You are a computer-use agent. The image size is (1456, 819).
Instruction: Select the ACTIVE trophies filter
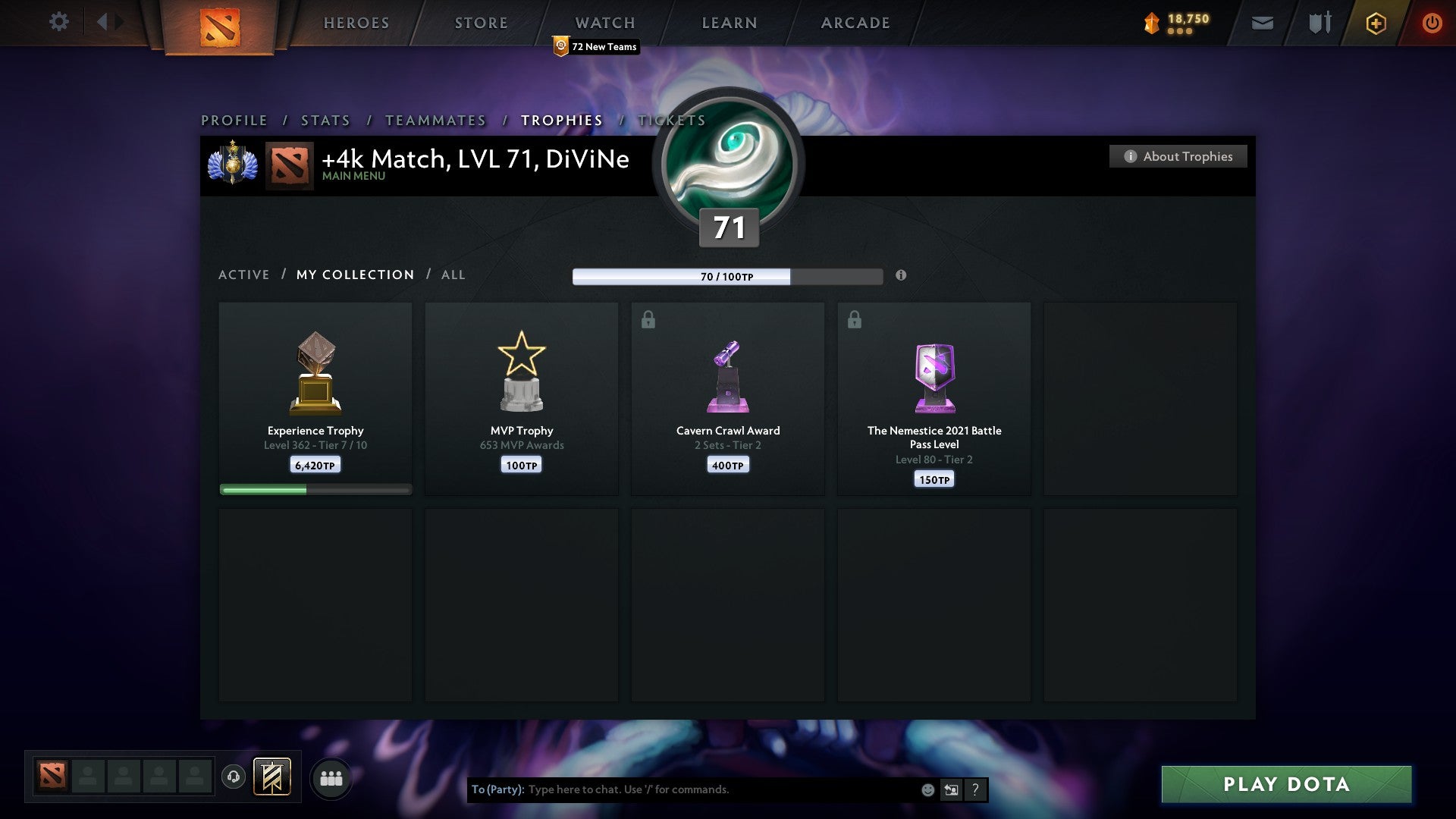point(244,275)
